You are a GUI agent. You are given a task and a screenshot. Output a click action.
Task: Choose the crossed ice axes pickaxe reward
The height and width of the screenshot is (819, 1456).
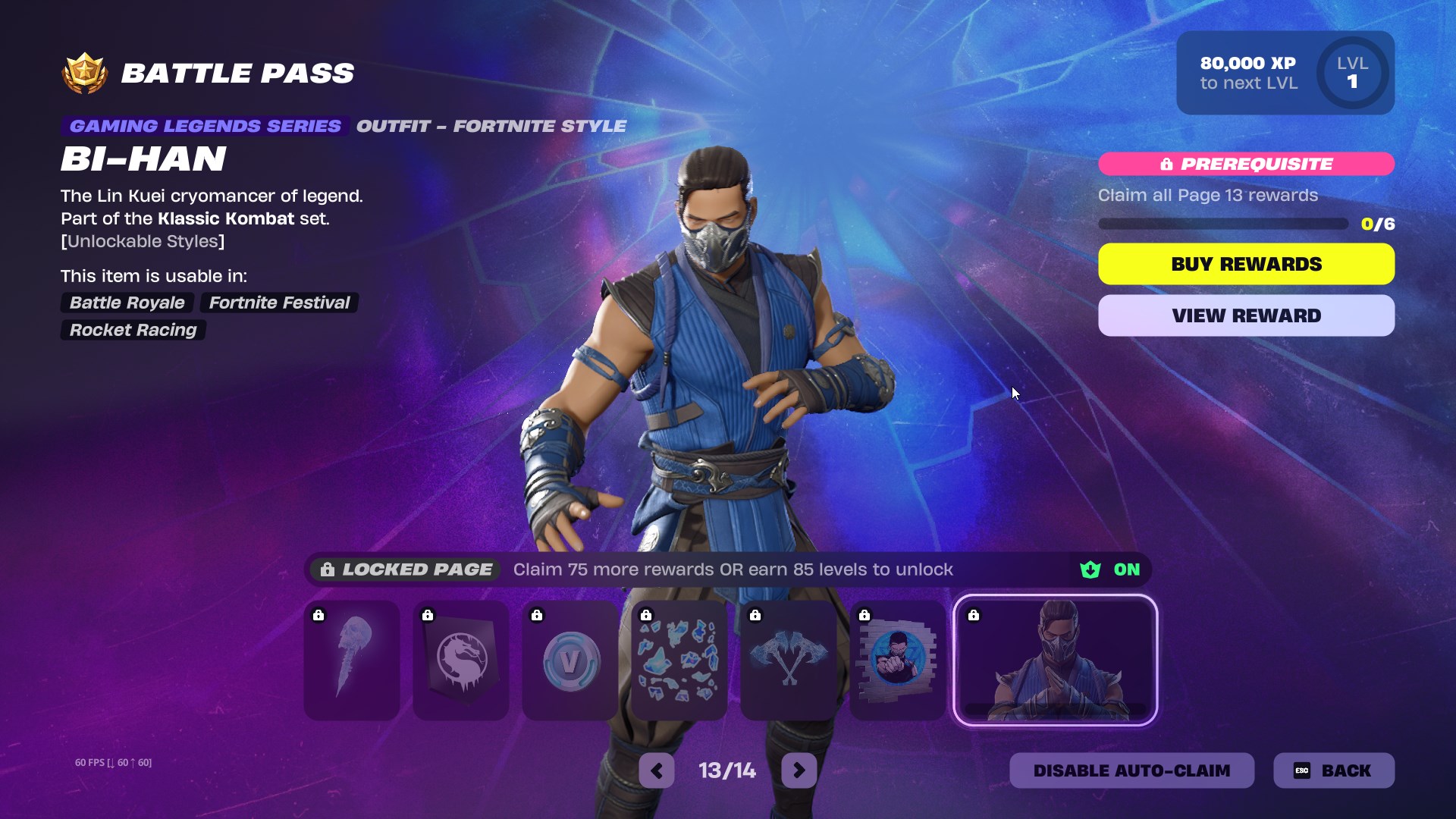click(789, 660)
